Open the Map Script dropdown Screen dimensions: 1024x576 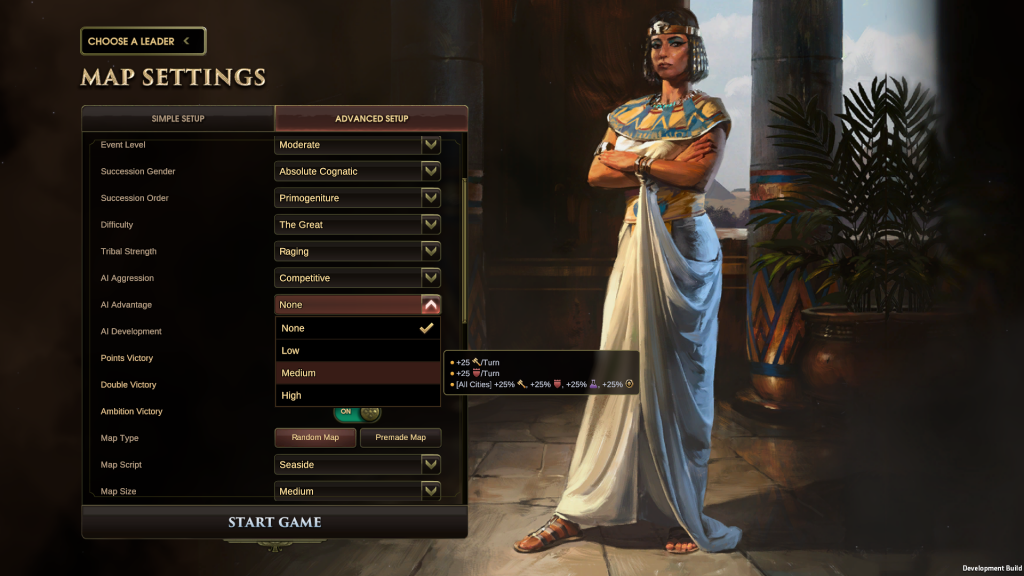click(x=358, y=465)
